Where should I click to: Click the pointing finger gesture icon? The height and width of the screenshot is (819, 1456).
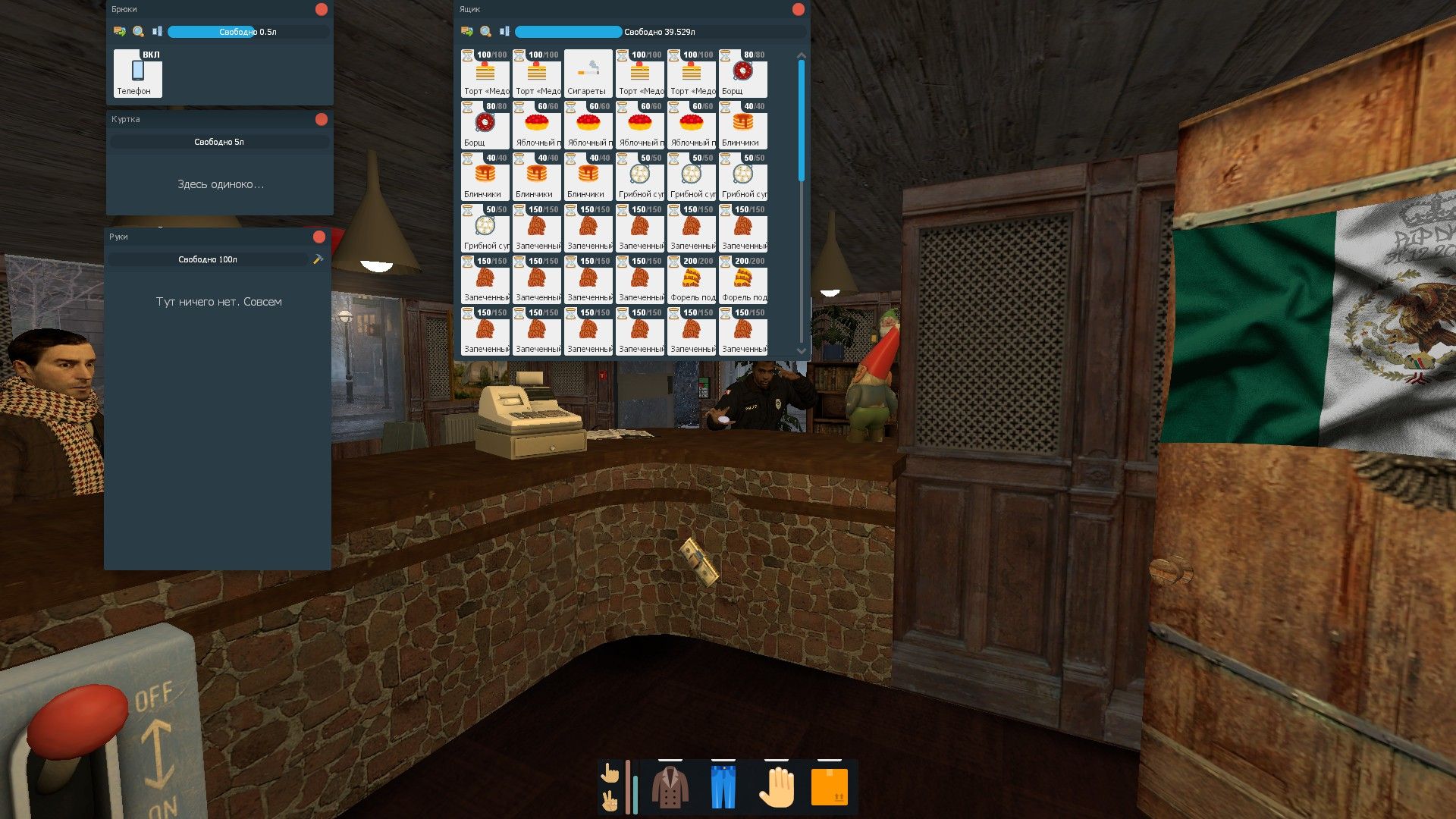click(x=610, y=773)
